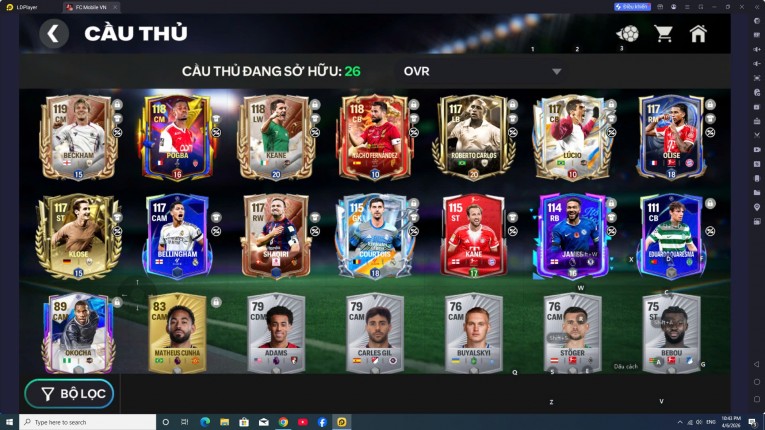Image resolution: width=765 pixels, height=430 pixels.
Task: Select the Kane player card
Action: pyautogui.click(x=472, y=235)
